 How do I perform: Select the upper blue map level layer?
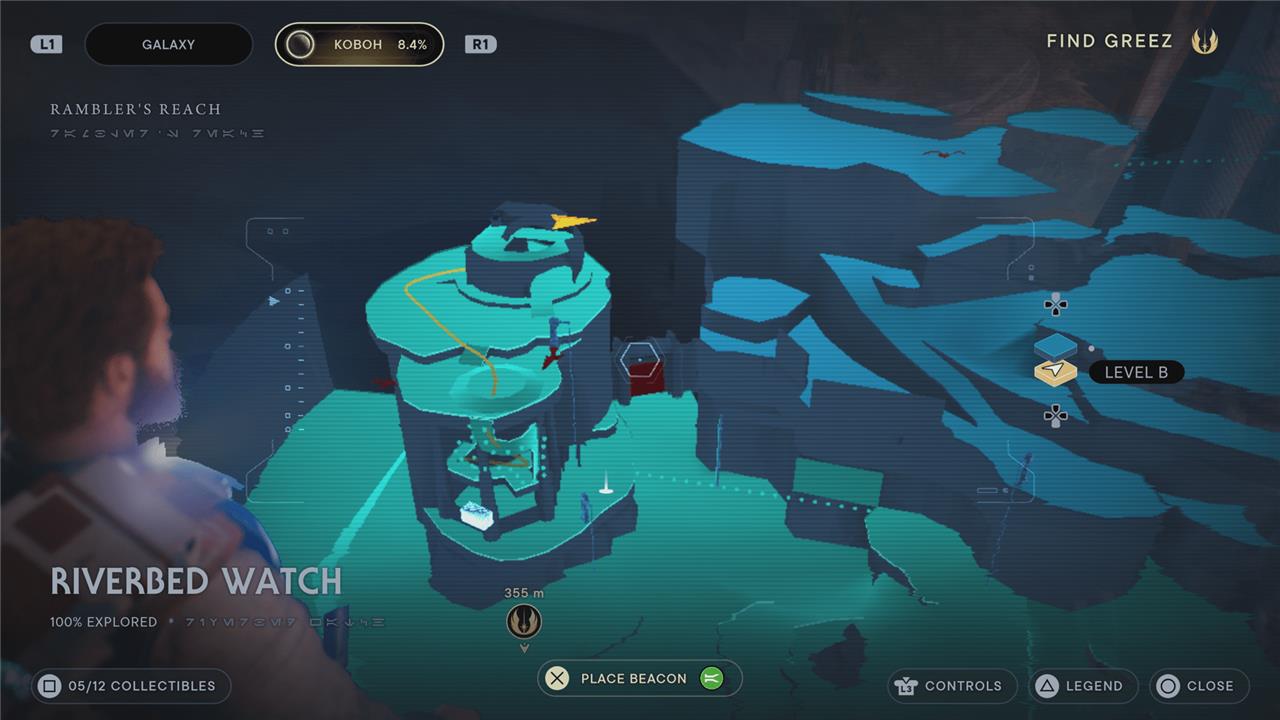coord(1055,346)
